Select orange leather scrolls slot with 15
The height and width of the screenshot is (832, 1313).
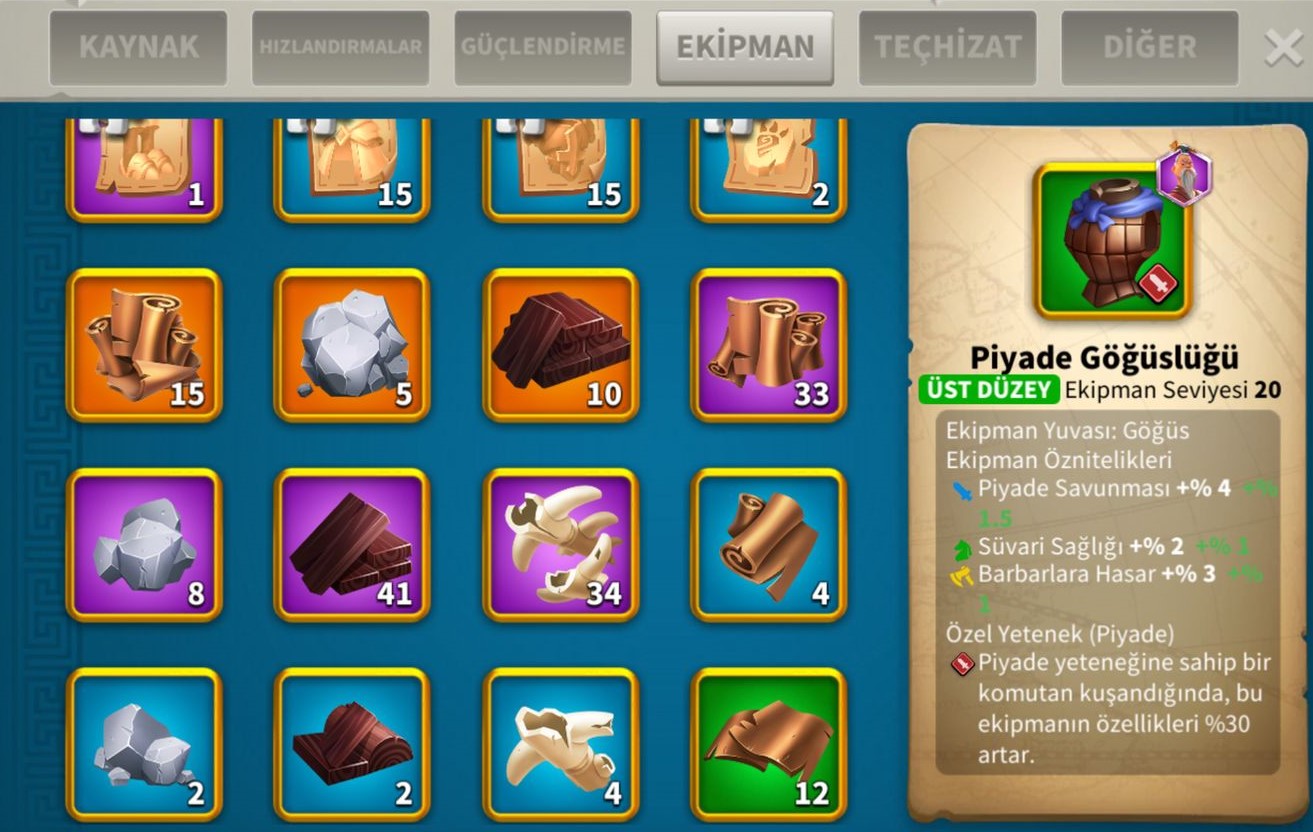point(144,345)
